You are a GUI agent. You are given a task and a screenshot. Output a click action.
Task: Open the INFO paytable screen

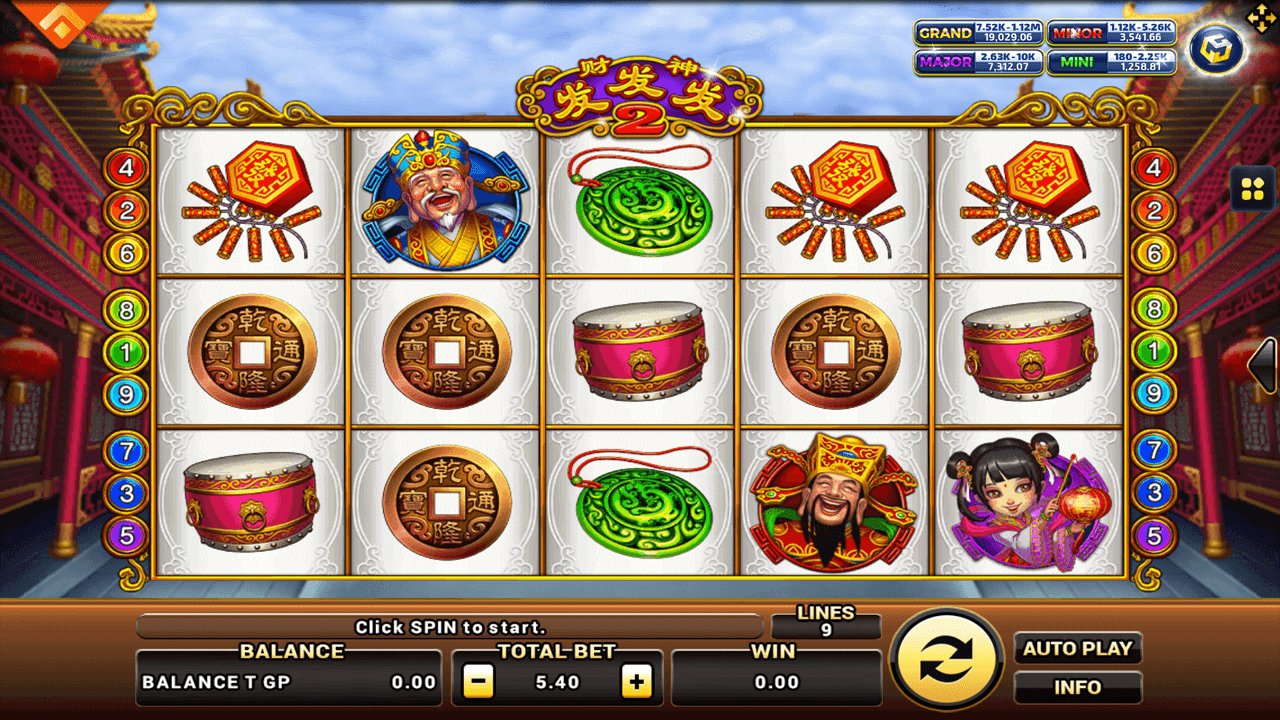coord(1077,687)
